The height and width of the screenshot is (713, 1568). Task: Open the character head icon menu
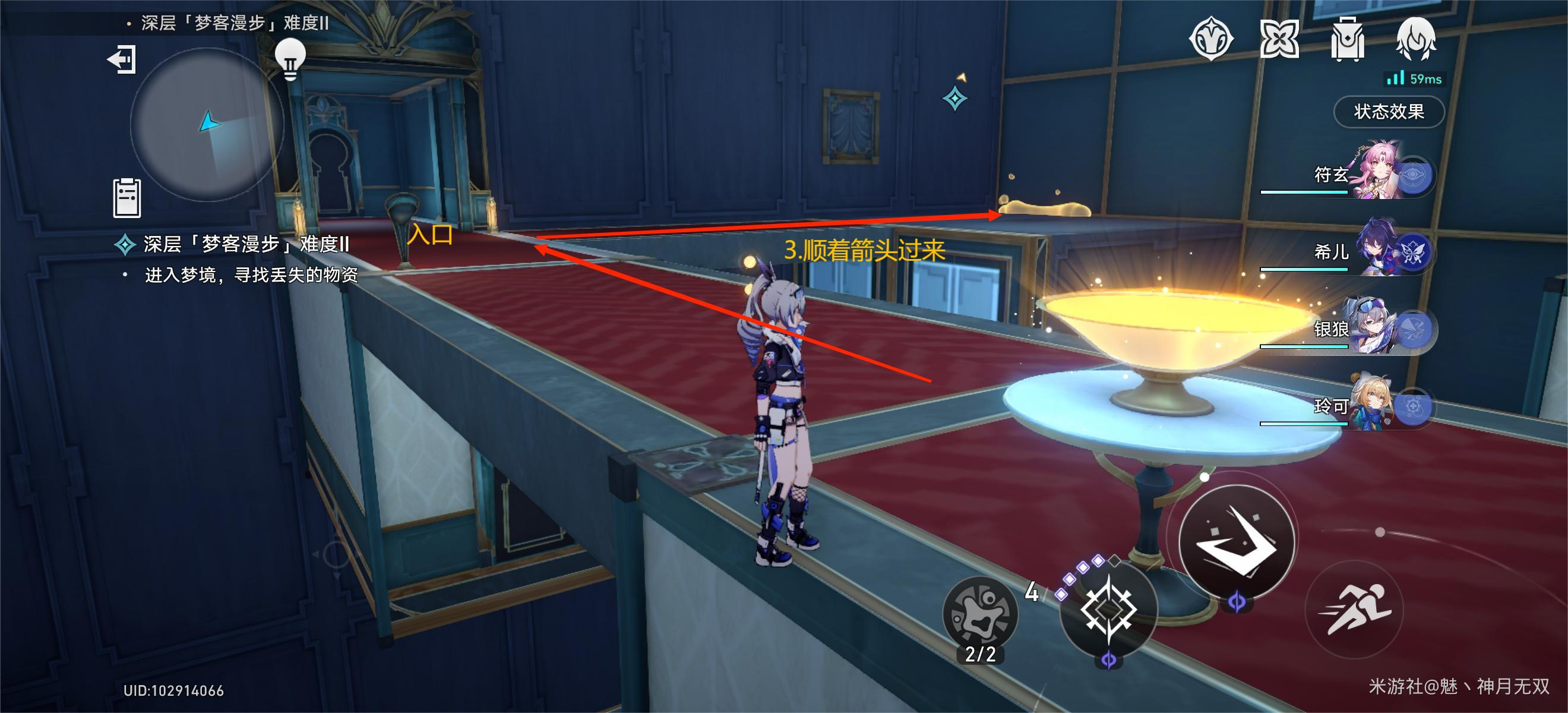tap(1415, 39)
